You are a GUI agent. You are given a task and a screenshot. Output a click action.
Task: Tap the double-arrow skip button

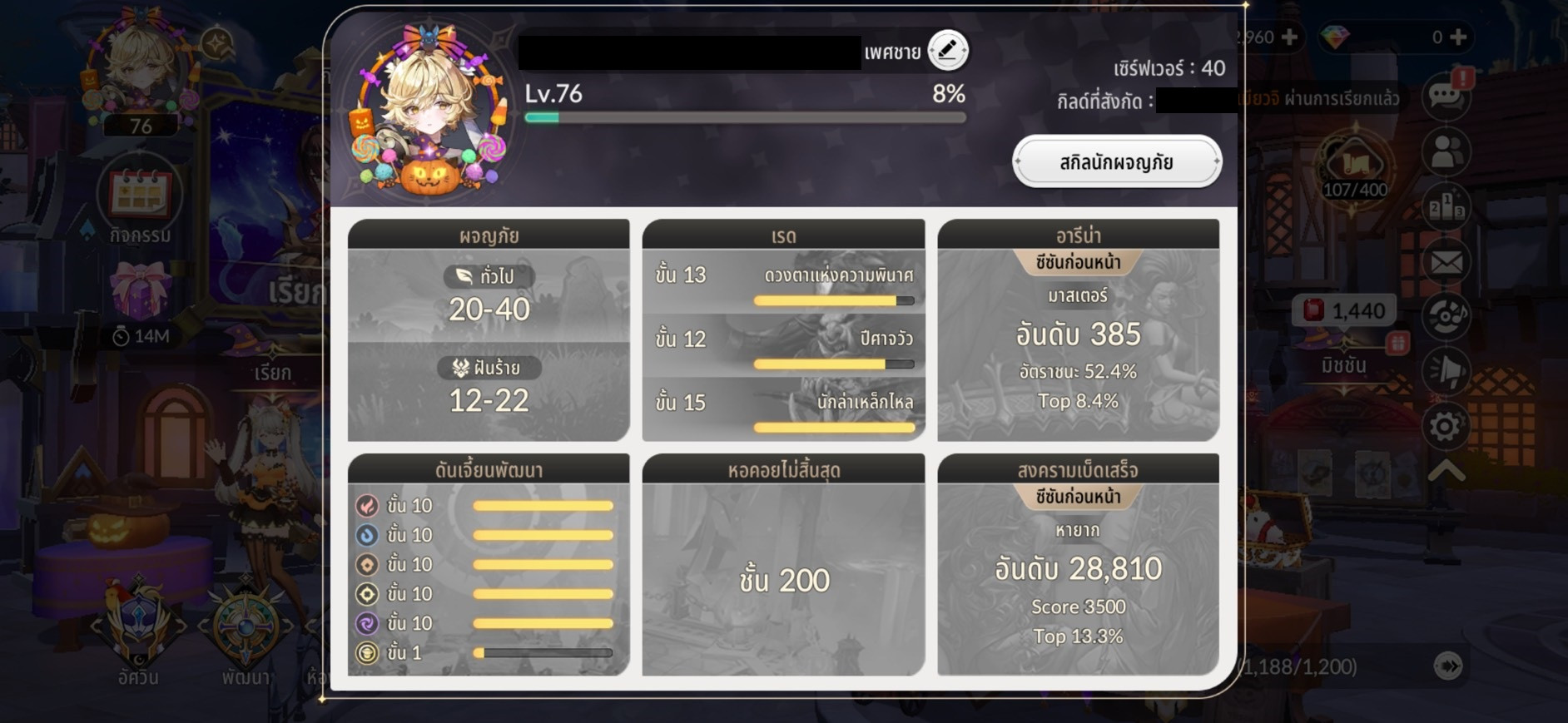click(1448, 666)
